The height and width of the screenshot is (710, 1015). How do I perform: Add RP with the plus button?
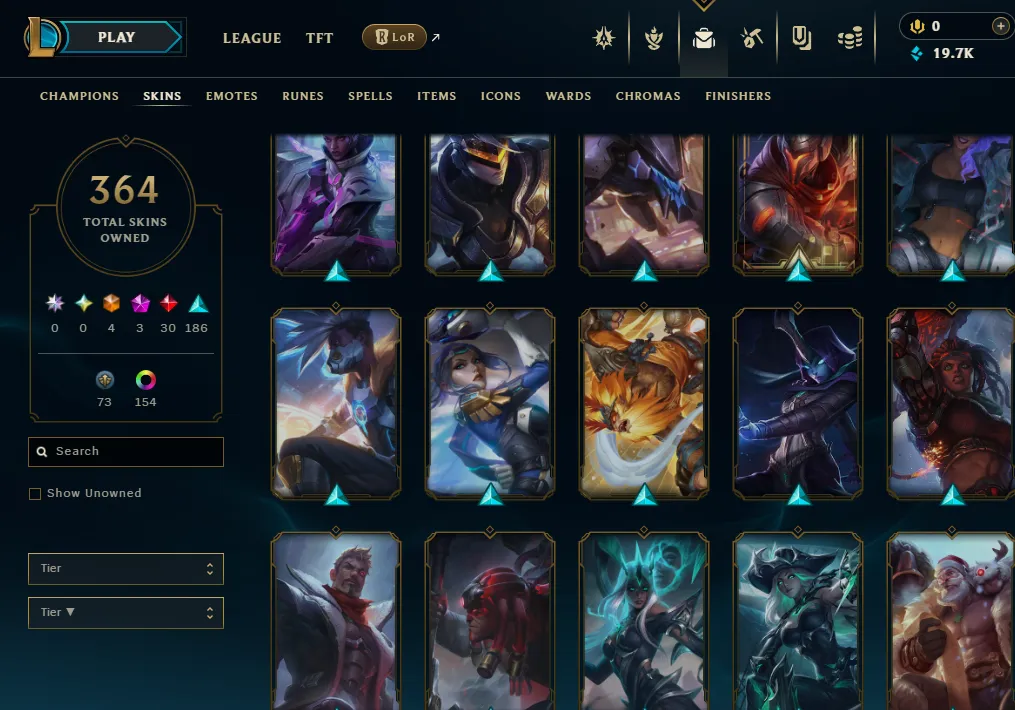[x=999, y=26]
